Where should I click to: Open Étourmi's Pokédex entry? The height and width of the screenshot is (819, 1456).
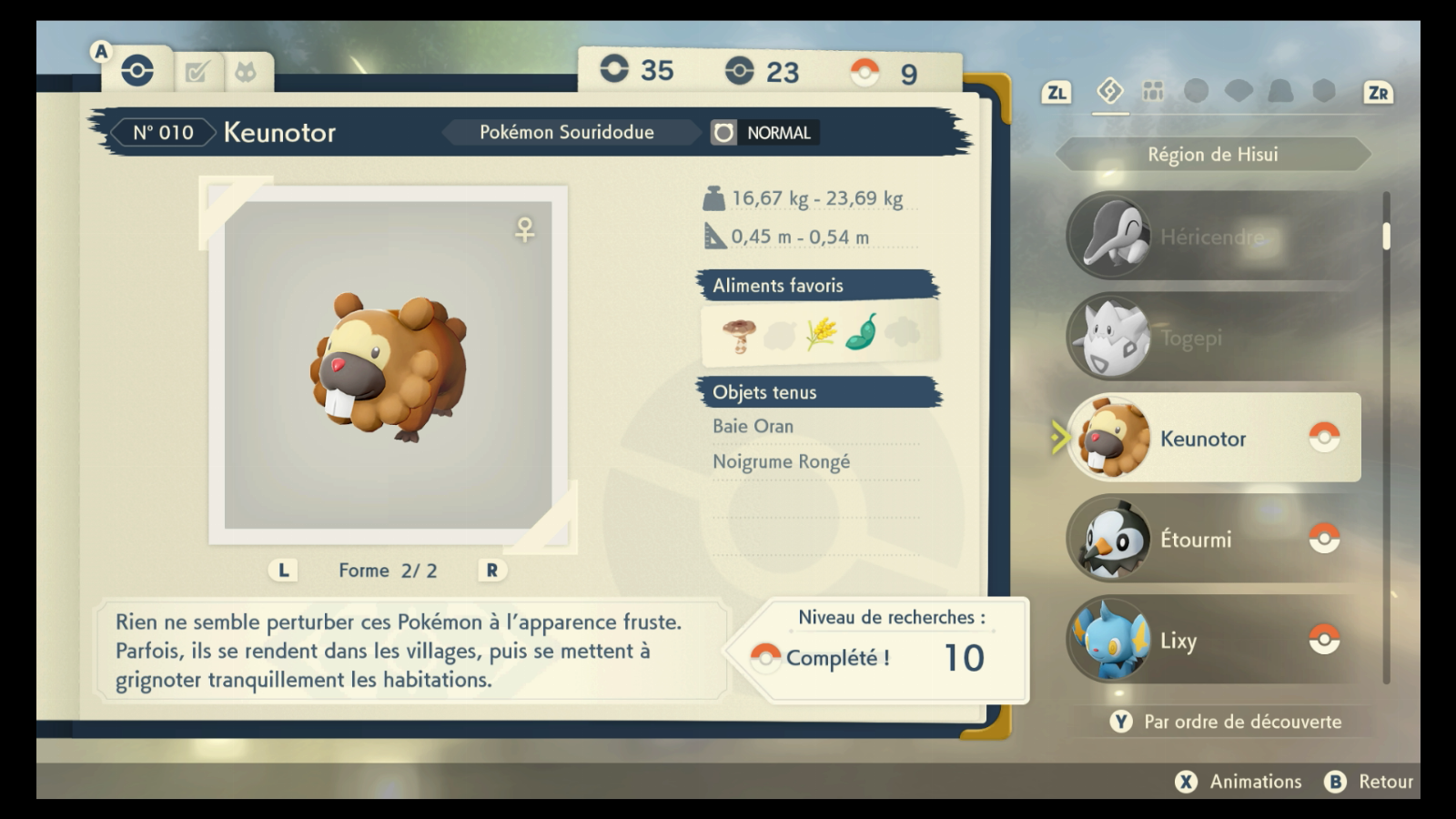1213,540
